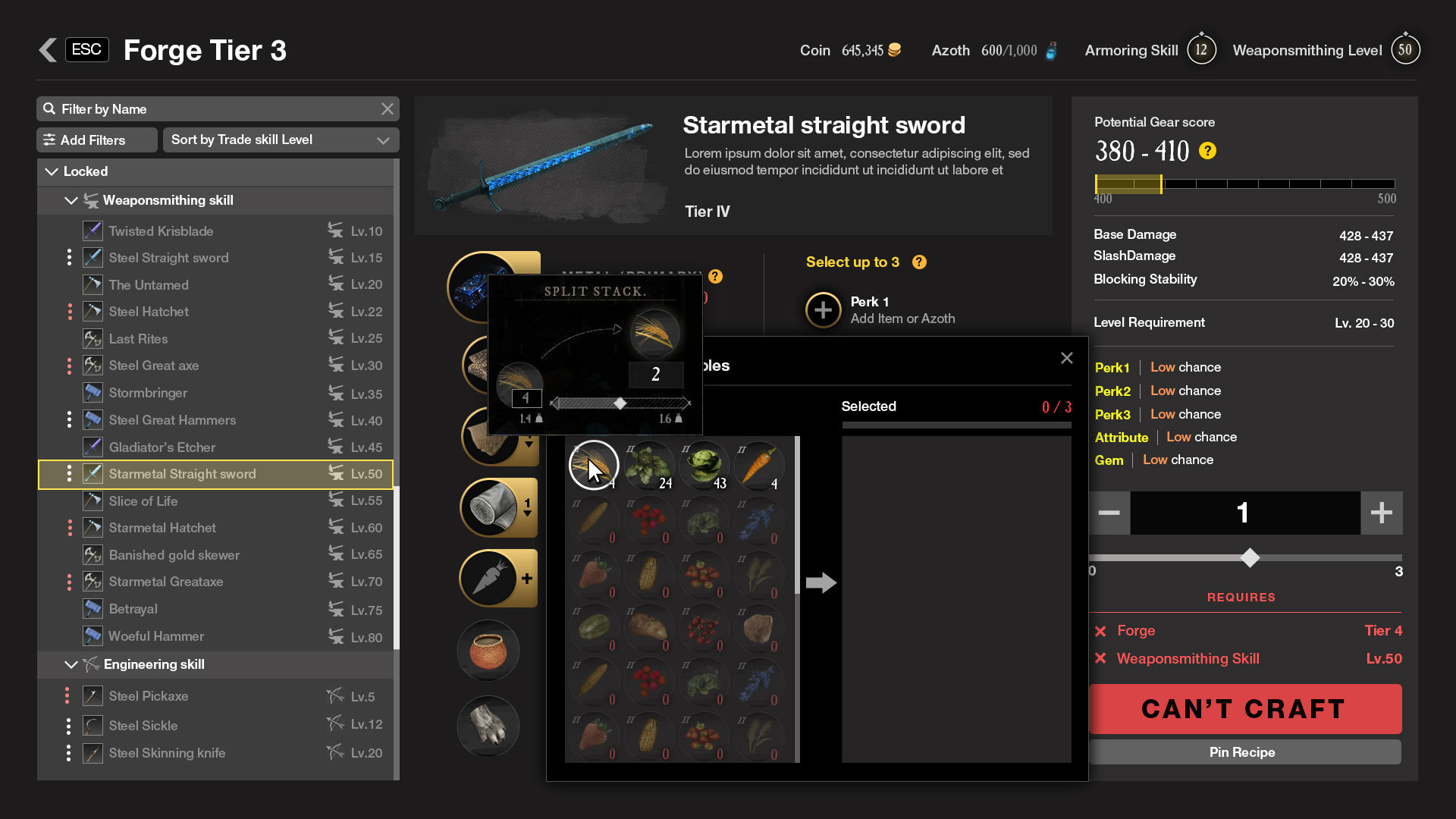Image resolution: width=1456 pixels, height=819 pixels.
Task: Collapse the Locked recipe section
Action: click(52, 172)
